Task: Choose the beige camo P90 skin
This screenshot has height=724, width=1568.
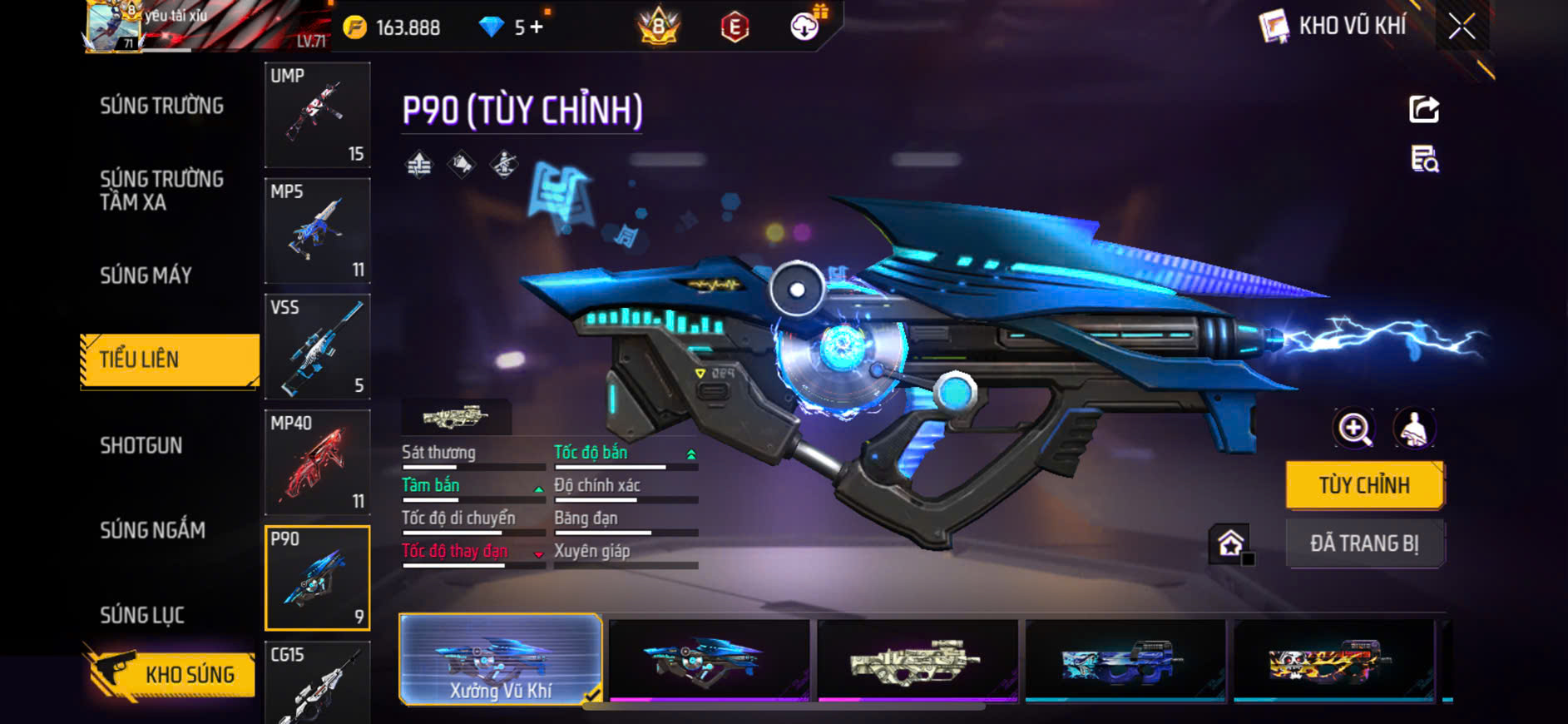Action: click(917, 660)
